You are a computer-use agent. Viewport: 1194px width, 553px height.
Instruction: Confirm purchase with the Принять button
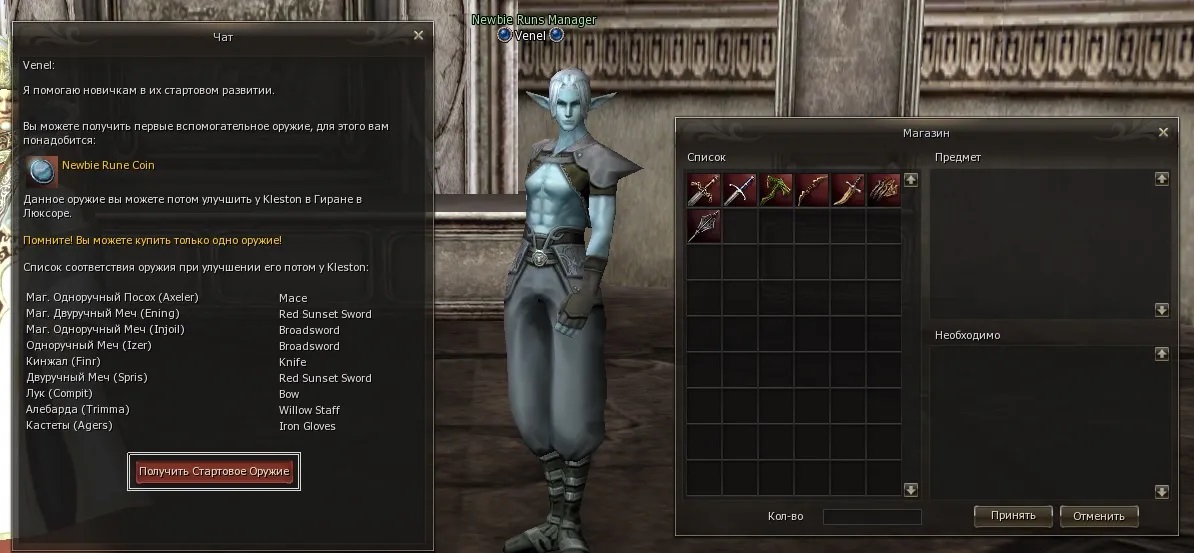tap(1012, 516)
